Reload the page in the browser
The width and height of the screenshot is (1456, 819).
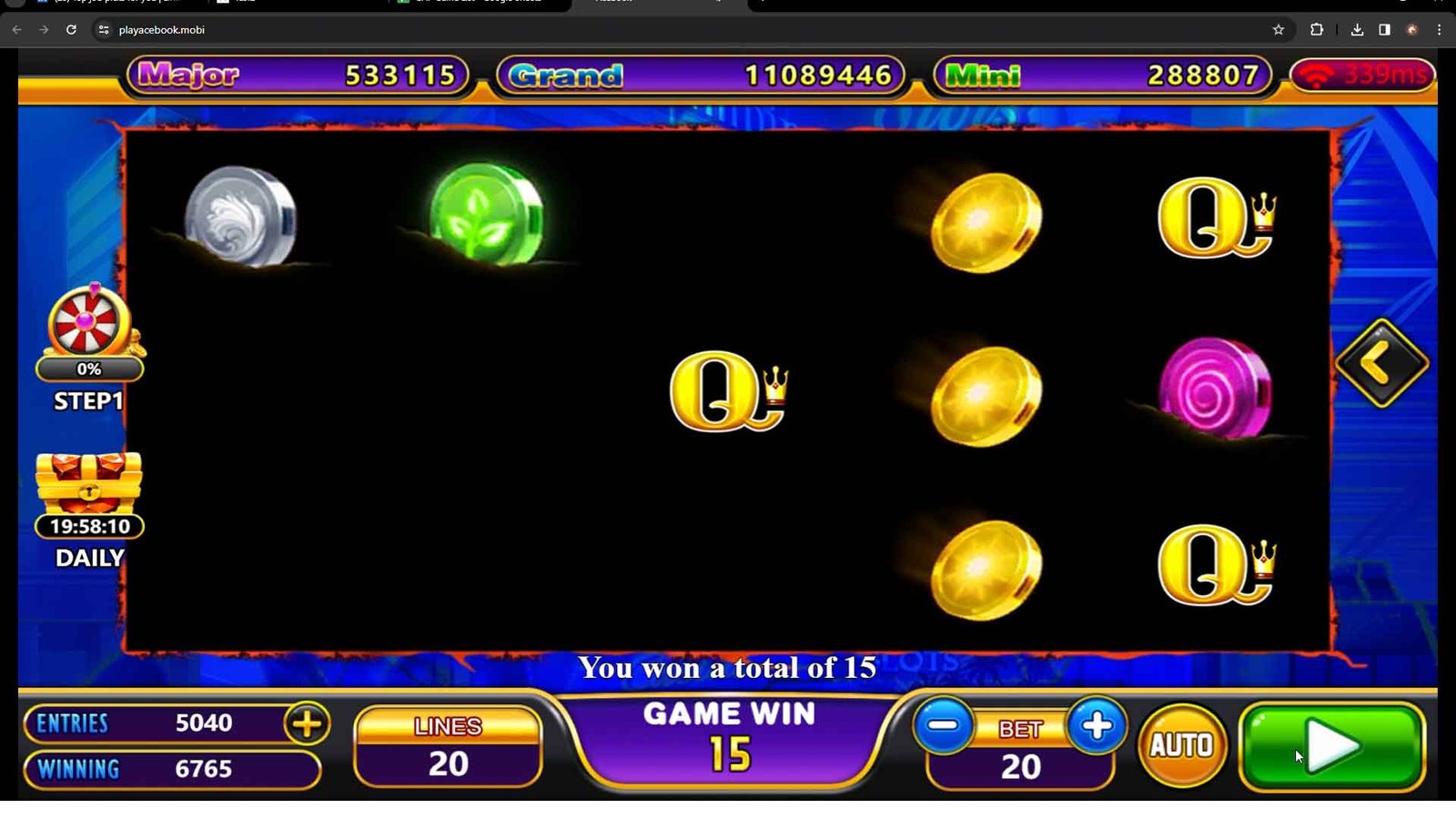coord(71,30)
